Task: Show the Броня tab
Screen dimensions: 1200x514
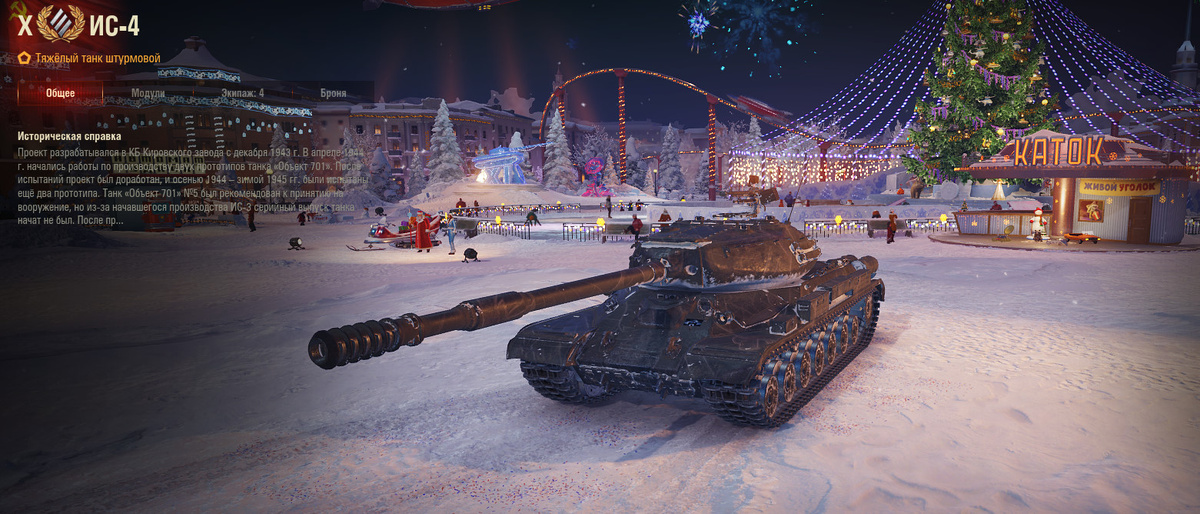Action: click(x=333, y=93)
